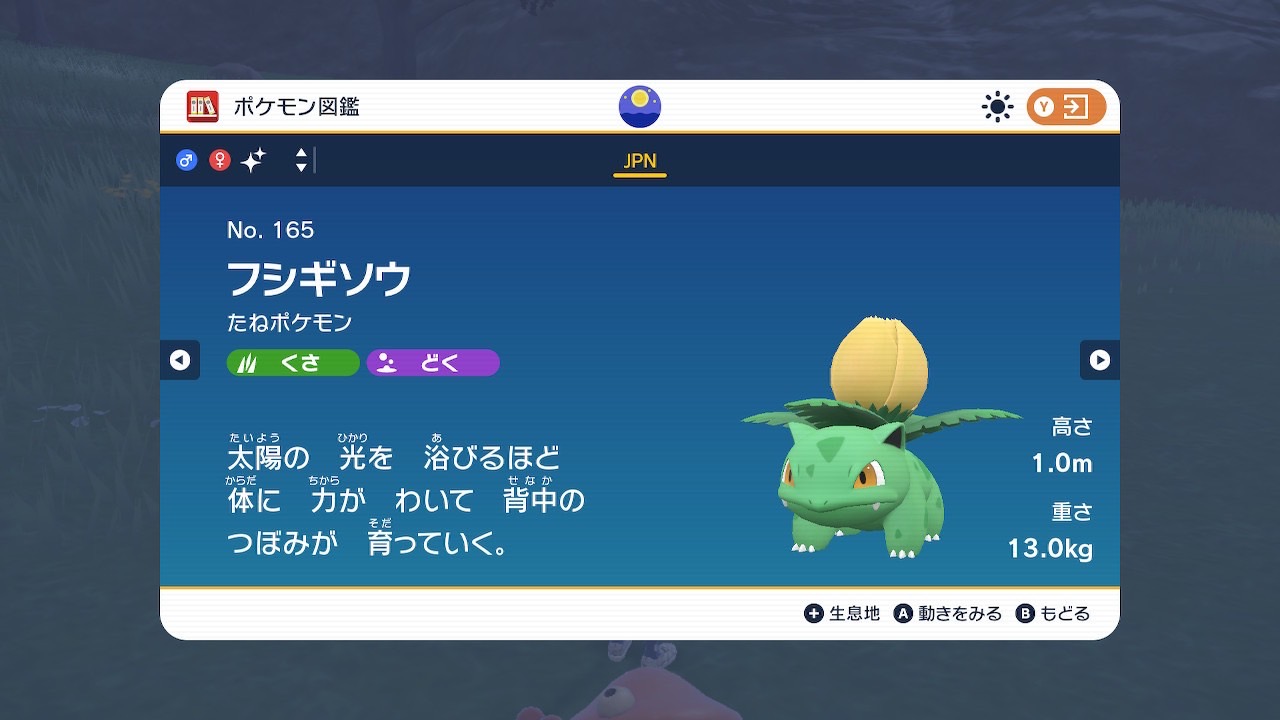Select the くさ grass type badge
1280x720 pixels.
tap(292, 362)
